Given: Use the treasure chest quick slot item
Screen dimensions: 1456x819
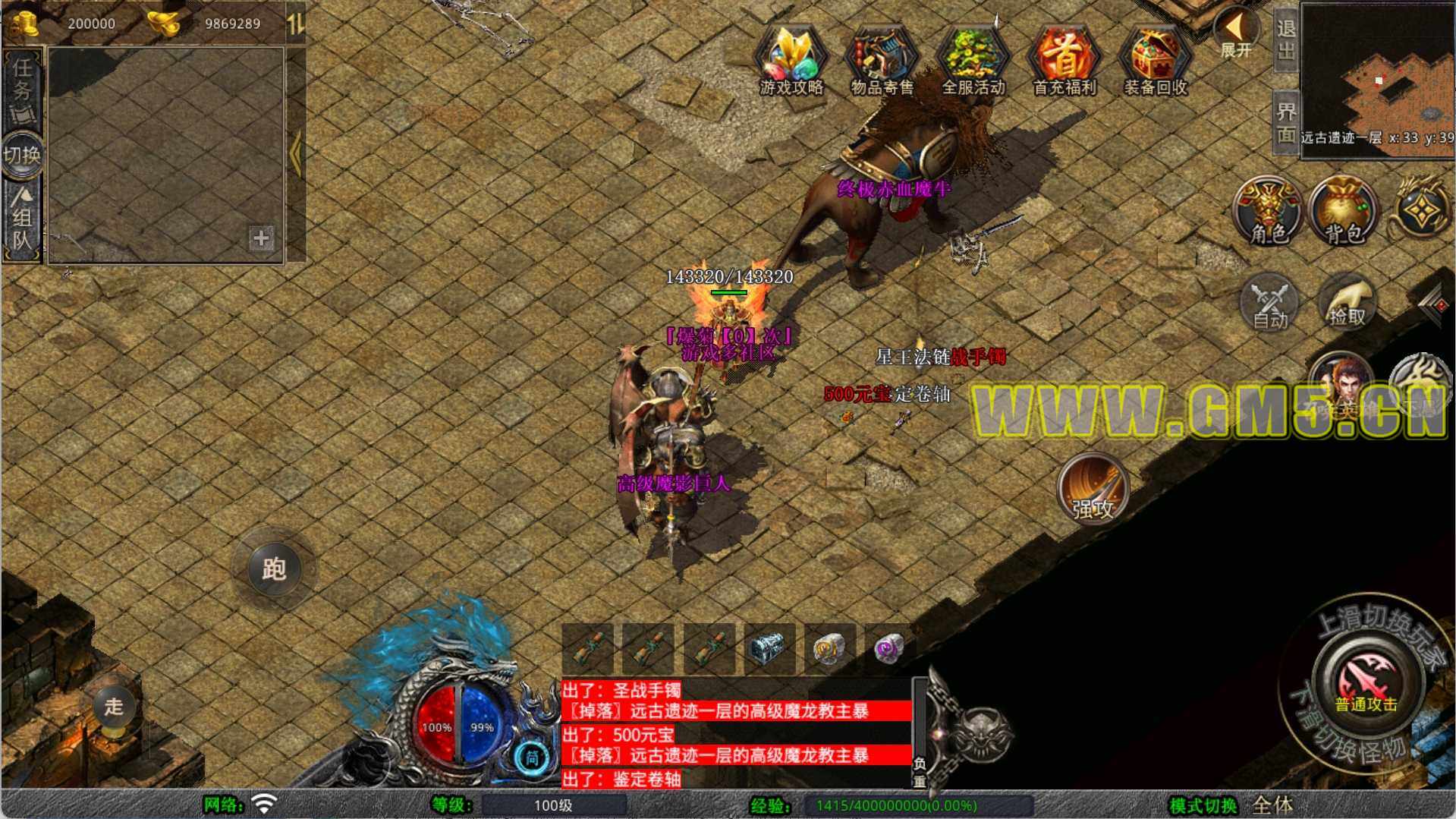Looking at the screenshot, I should pyautogui.click(x=769, y=649).
